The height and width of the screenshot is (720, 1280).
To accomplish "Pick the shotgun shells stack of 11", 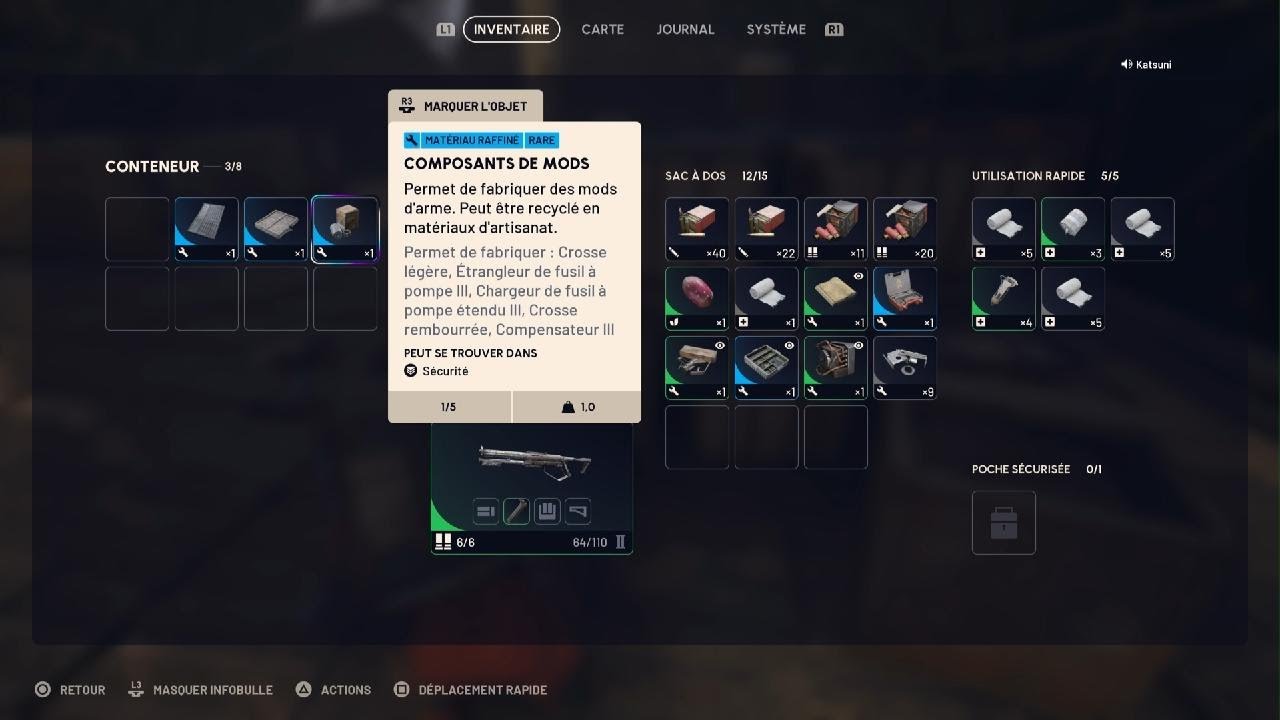I will click(x=836, y=229).
